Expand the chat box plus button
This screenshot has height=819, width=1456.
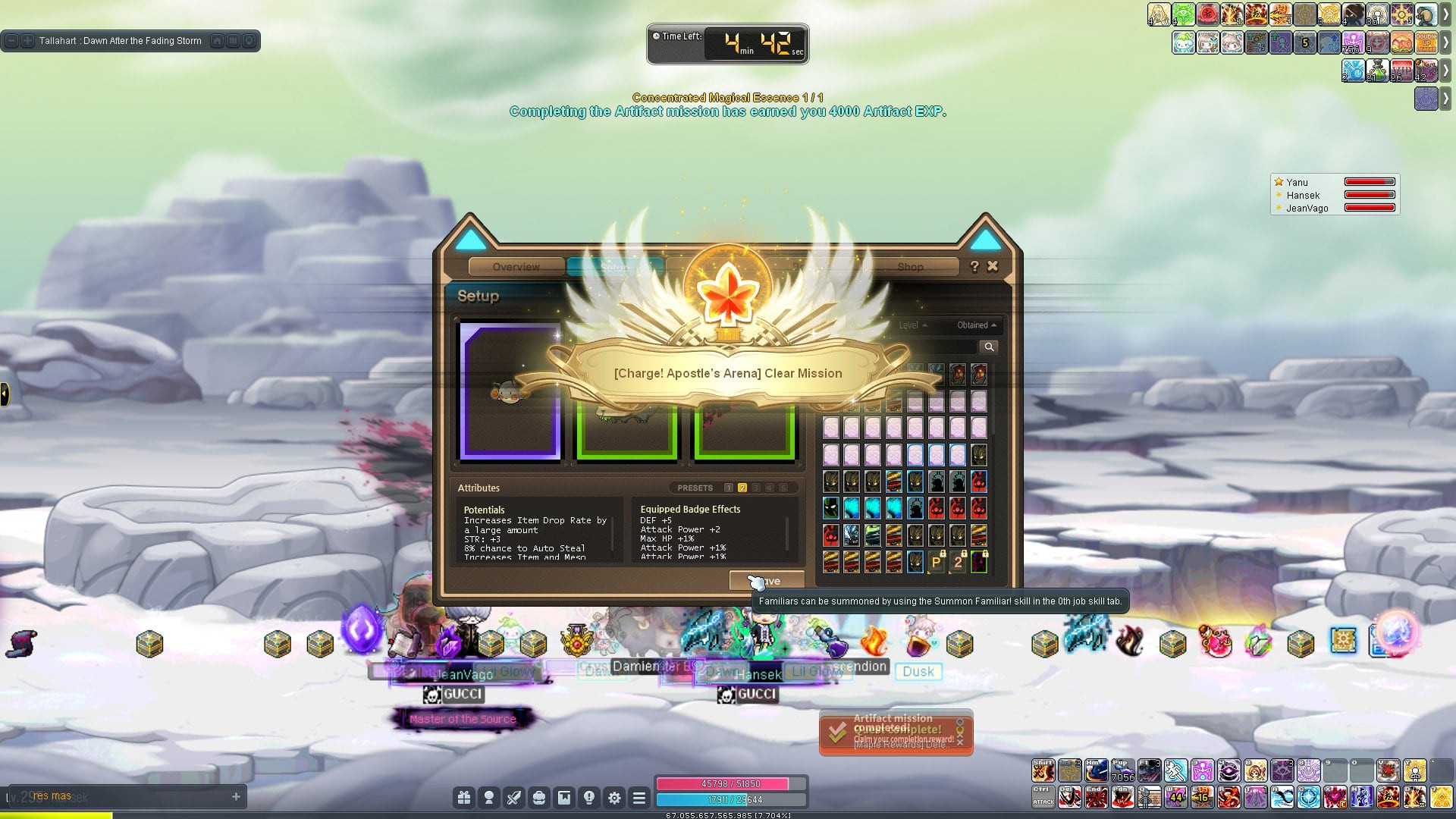pos(236,797)
